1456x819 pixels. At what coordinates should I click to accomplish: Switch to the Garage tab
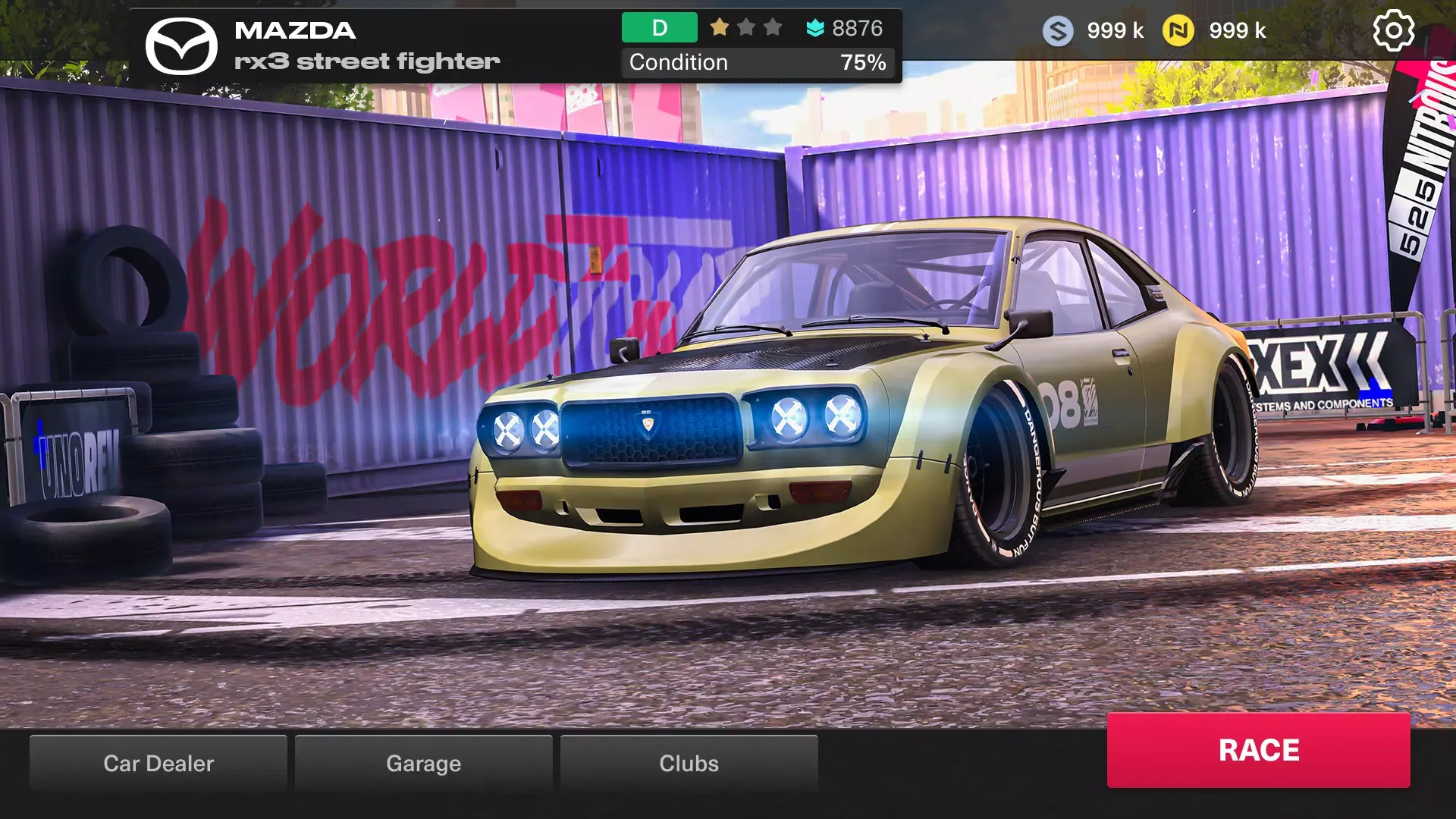[x=423, y=763]
